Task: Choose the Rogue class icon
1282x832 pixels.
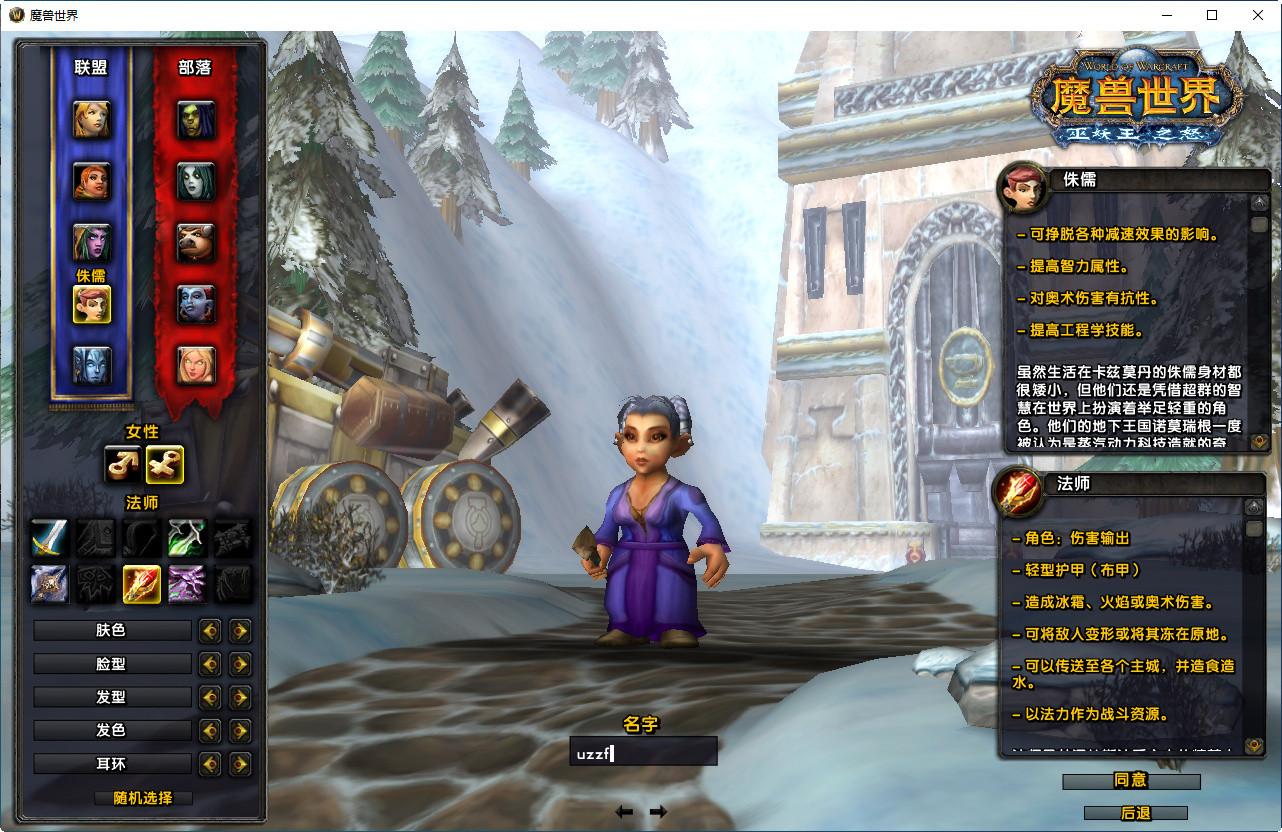Action: (x=188, y=538)
